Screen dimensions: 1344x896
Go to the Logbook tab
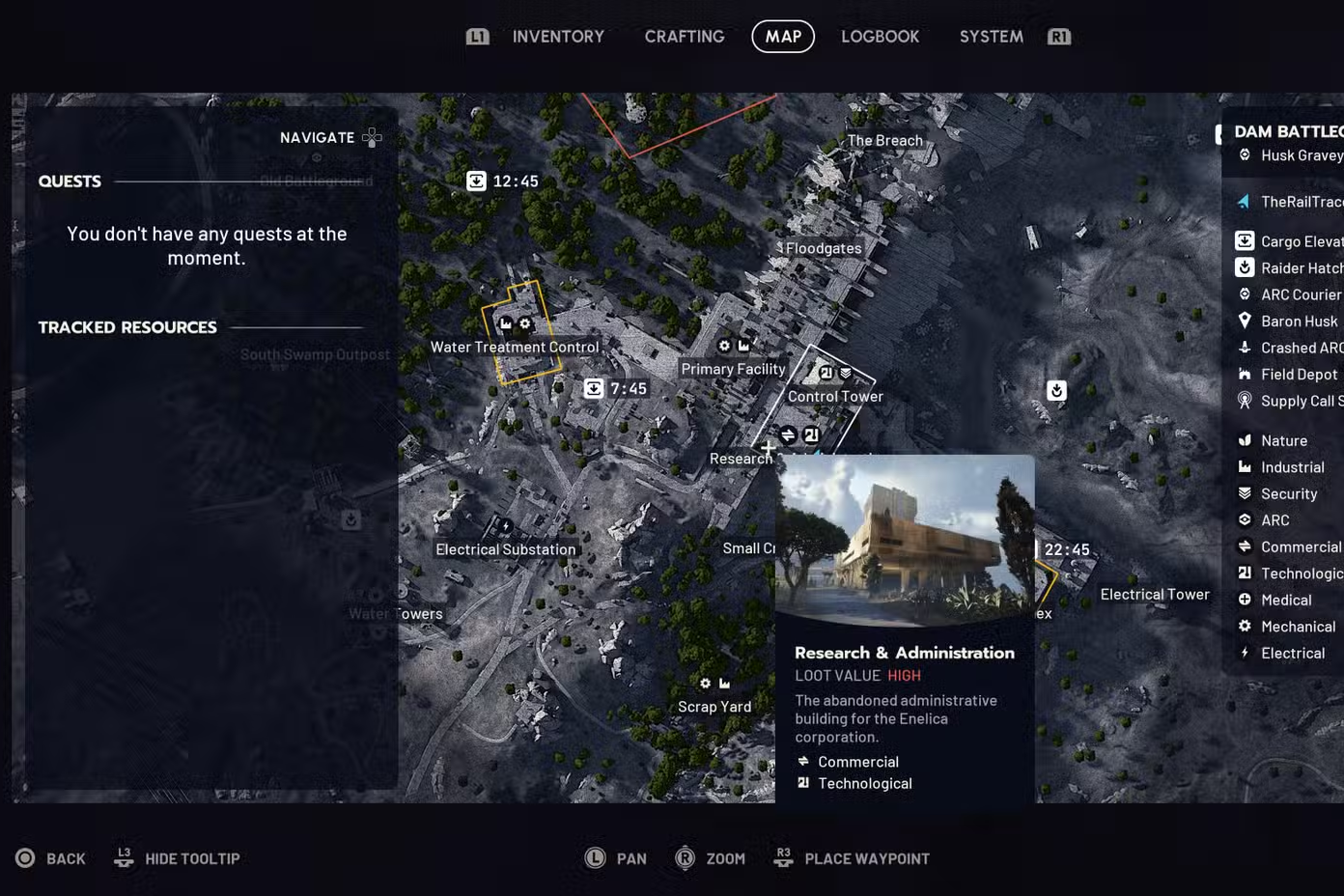880,37
